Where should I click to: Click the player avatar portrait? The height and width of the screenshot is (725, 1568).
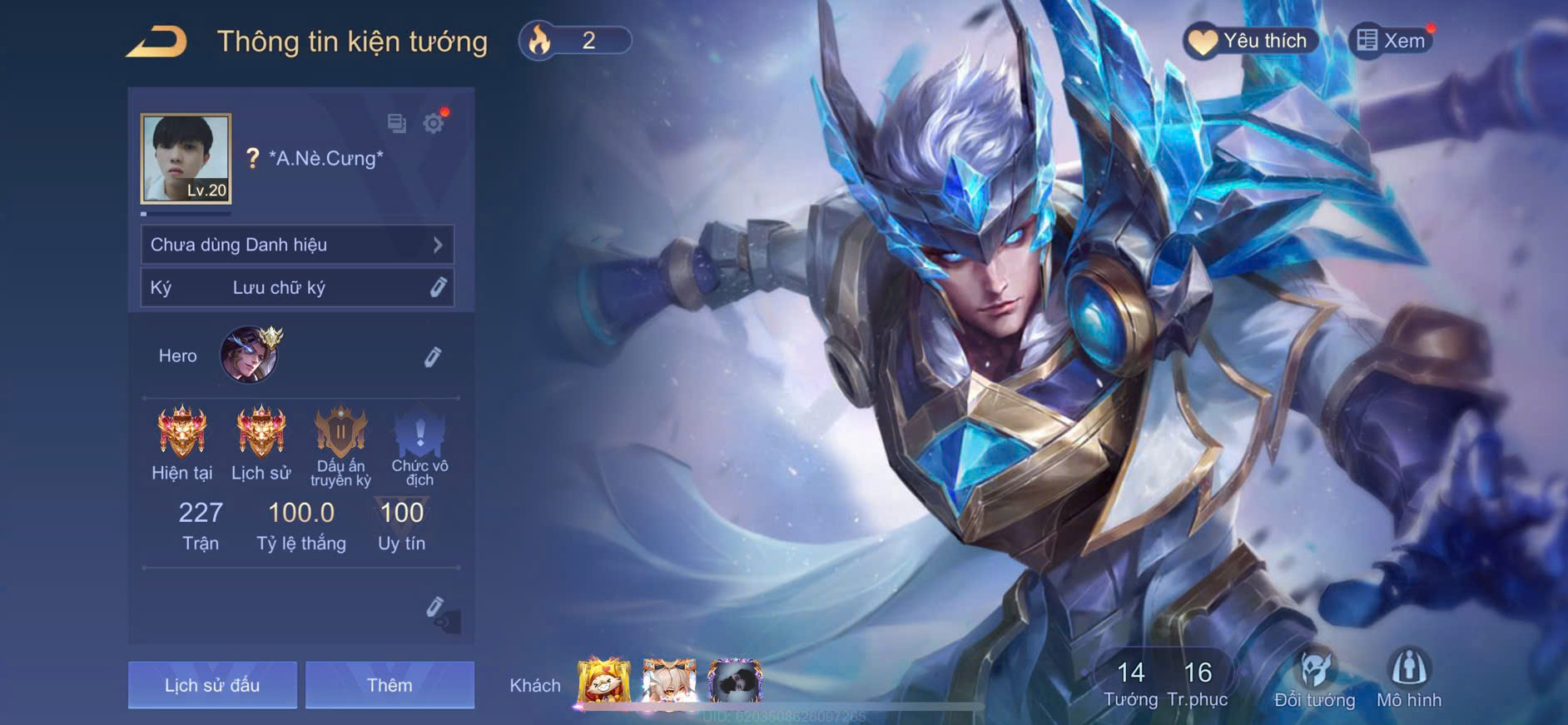pyautogui.click(x=186, y=158)
